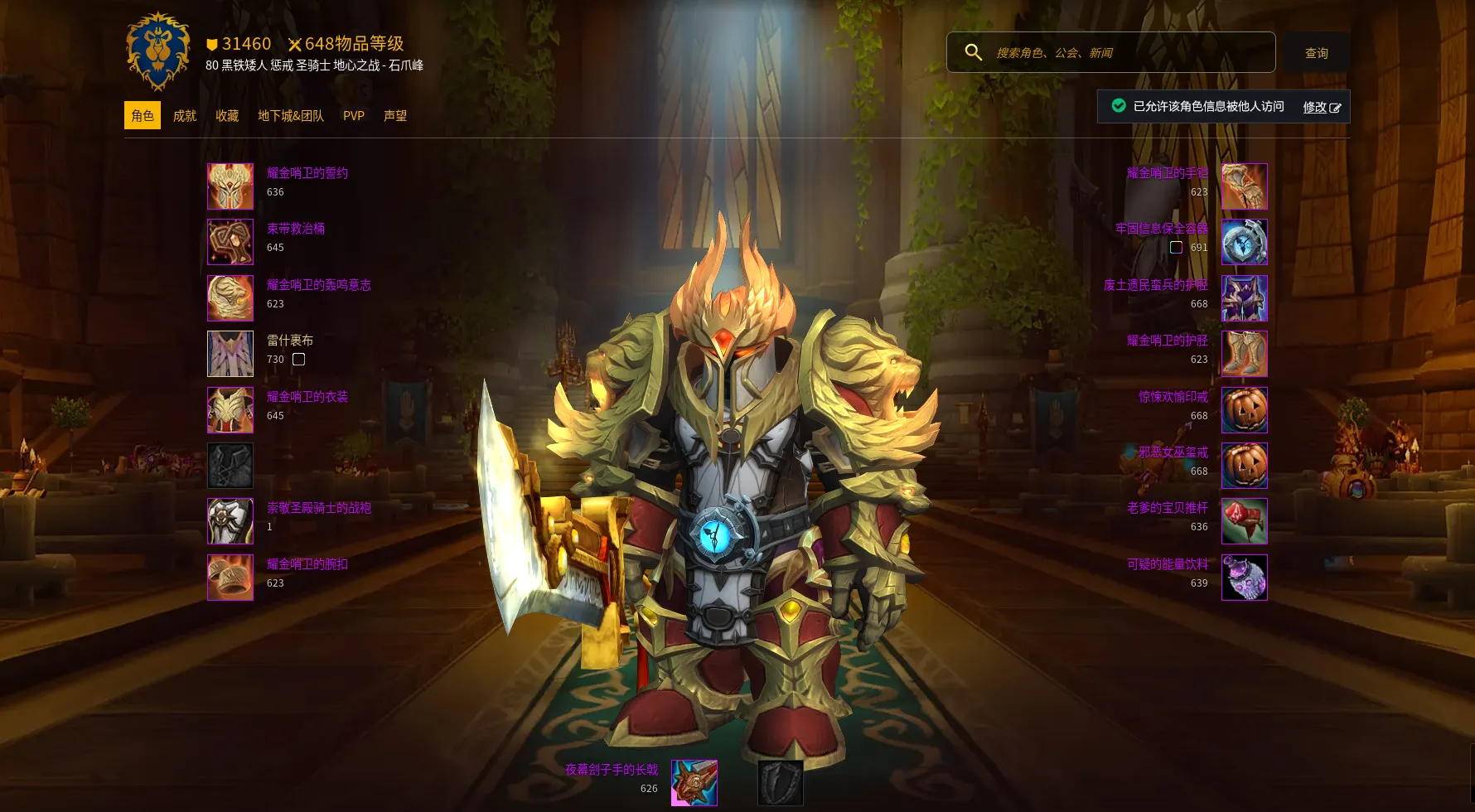
Task: Open the 束带救治桶 necklace item
Action: pos(230,242)
